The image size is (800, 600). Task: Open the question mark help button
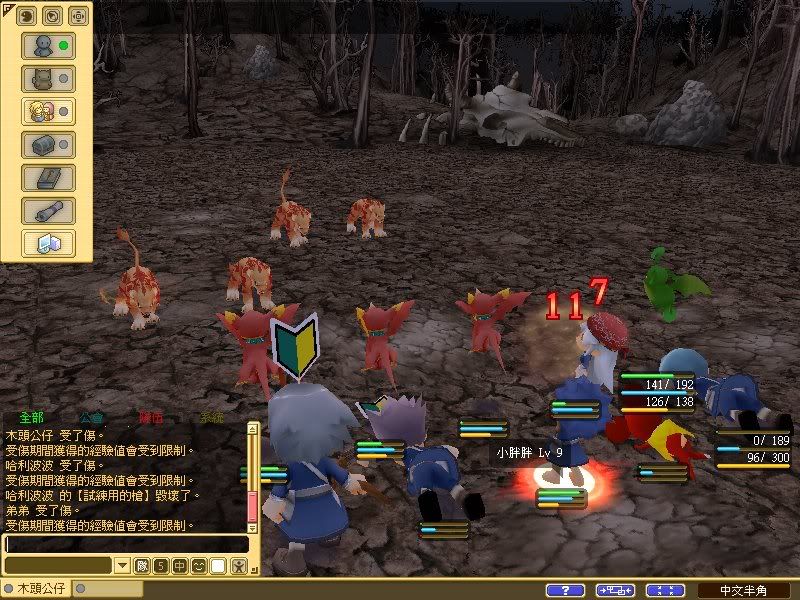(x=566, y=590)
